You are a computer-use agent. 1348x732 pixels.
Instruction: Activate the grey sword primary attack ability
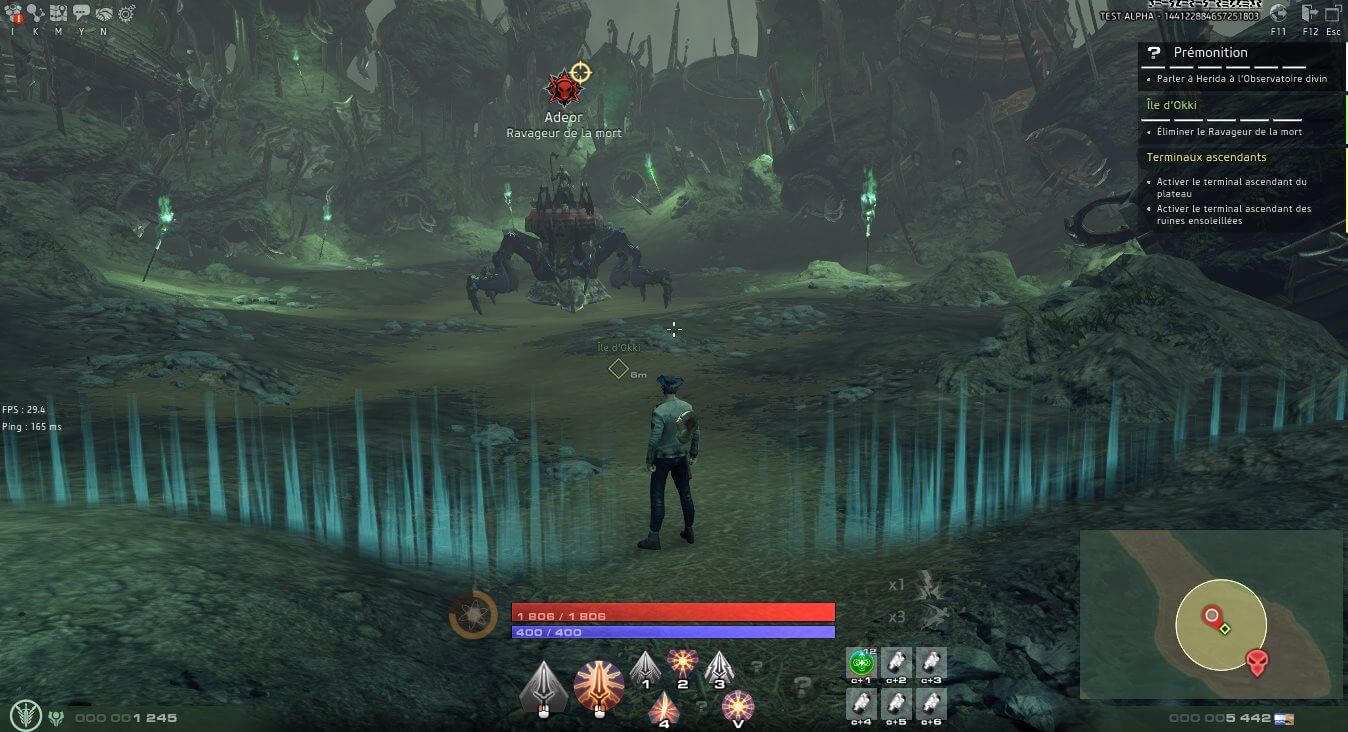(544, 686)
